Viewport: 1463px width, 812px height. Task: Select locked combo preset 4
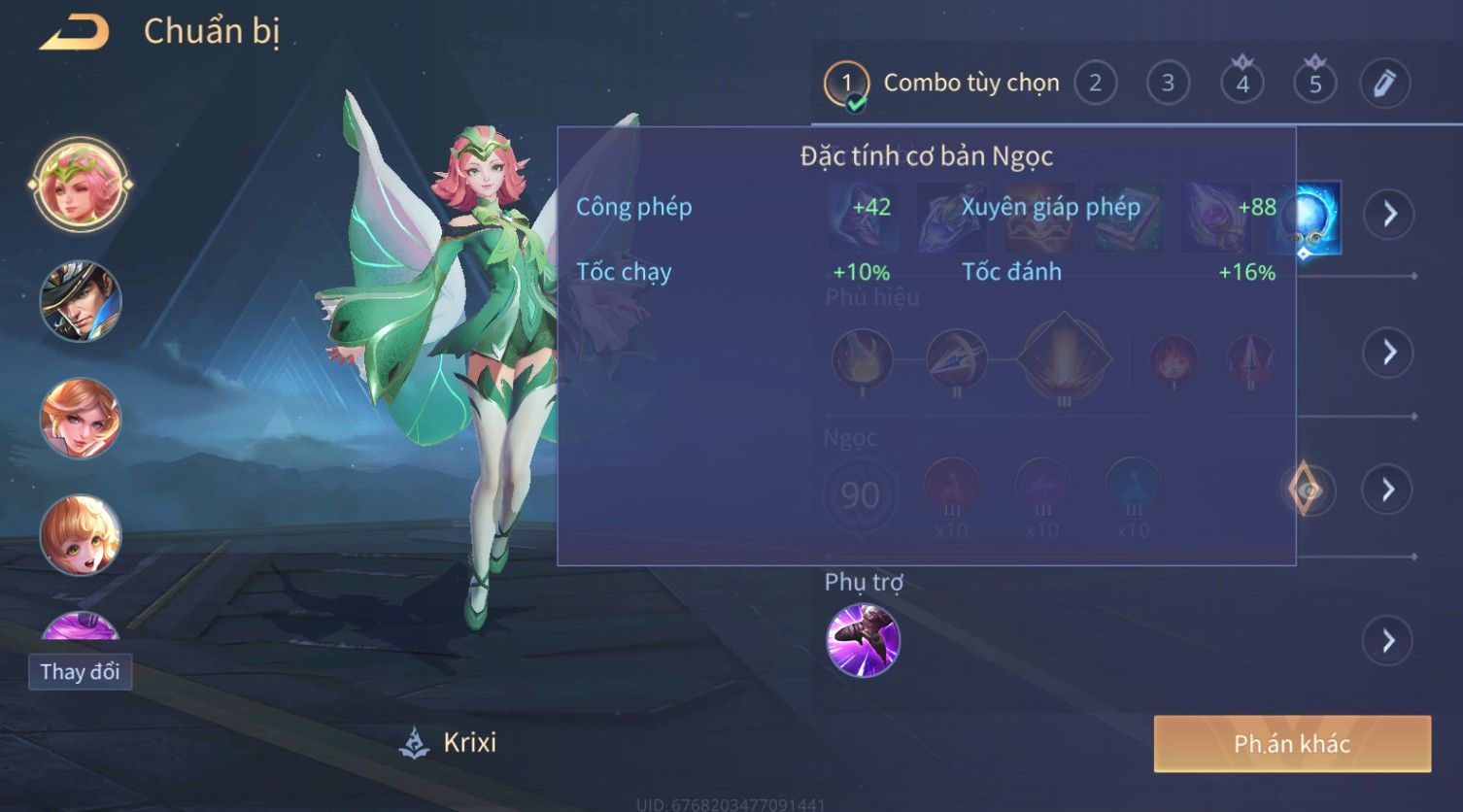1242,84
